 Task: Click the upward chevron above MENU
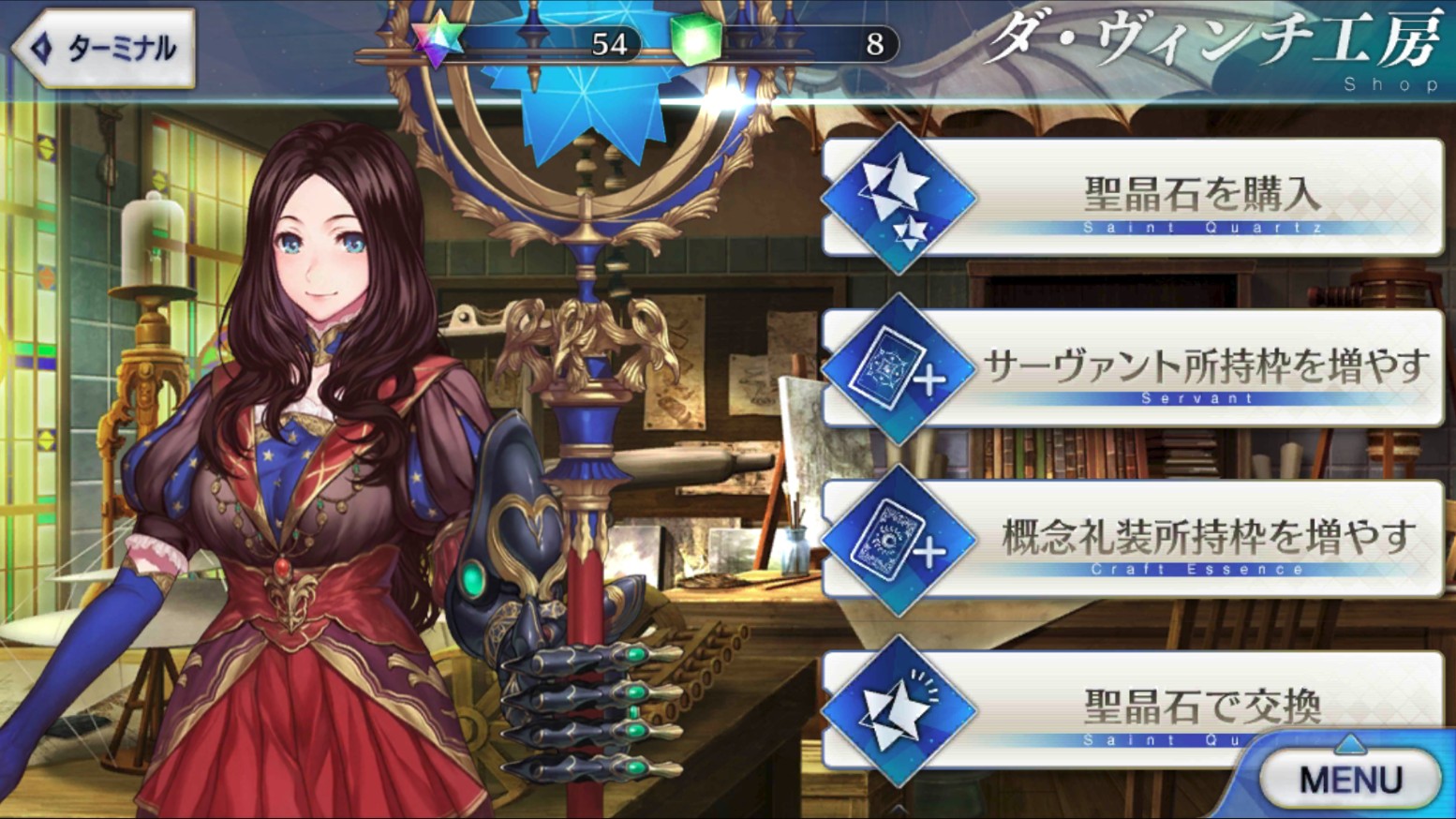pos(1349,744)
